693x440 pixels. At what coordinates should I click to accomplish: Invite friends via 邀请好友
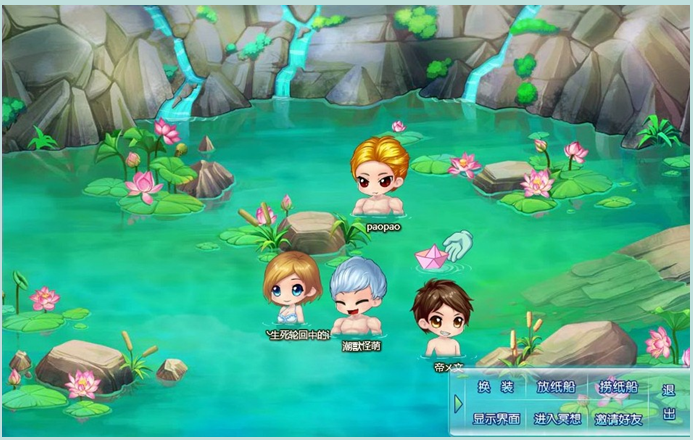click(x=619, y=418)
